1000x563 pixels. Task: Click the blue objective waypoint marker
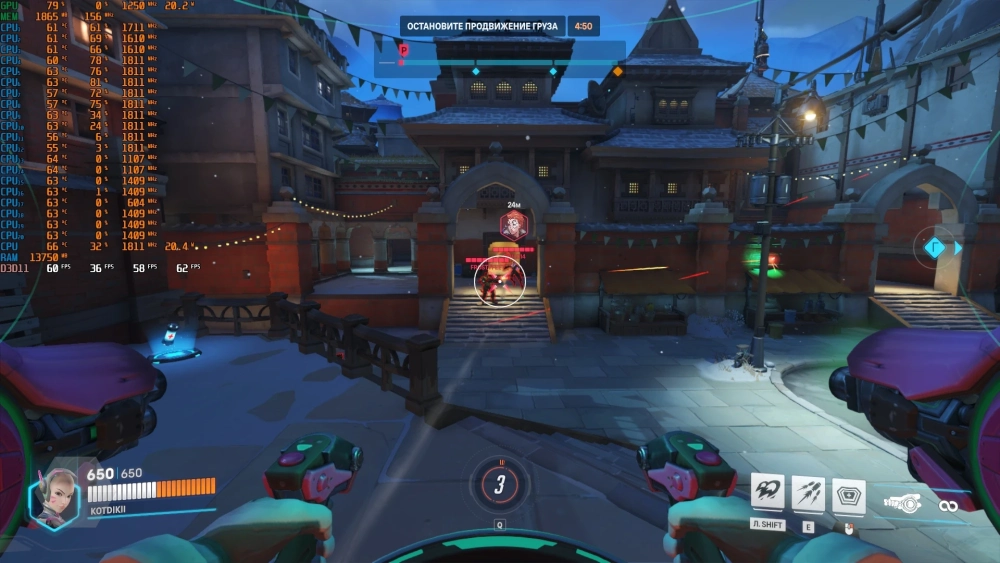tap(934, 248)
